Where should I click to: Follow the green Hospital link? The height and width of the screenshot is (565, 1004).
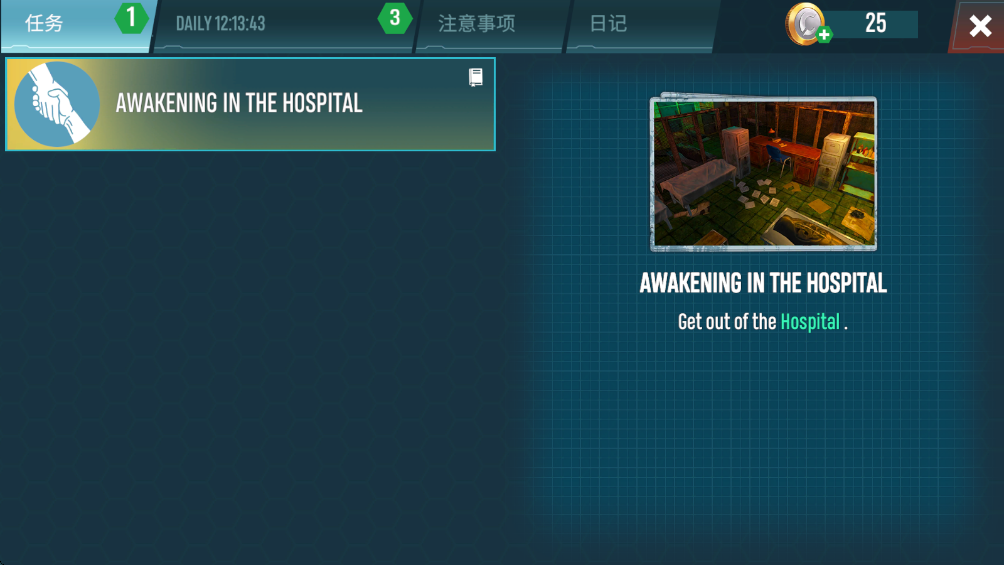coord(810,322)
